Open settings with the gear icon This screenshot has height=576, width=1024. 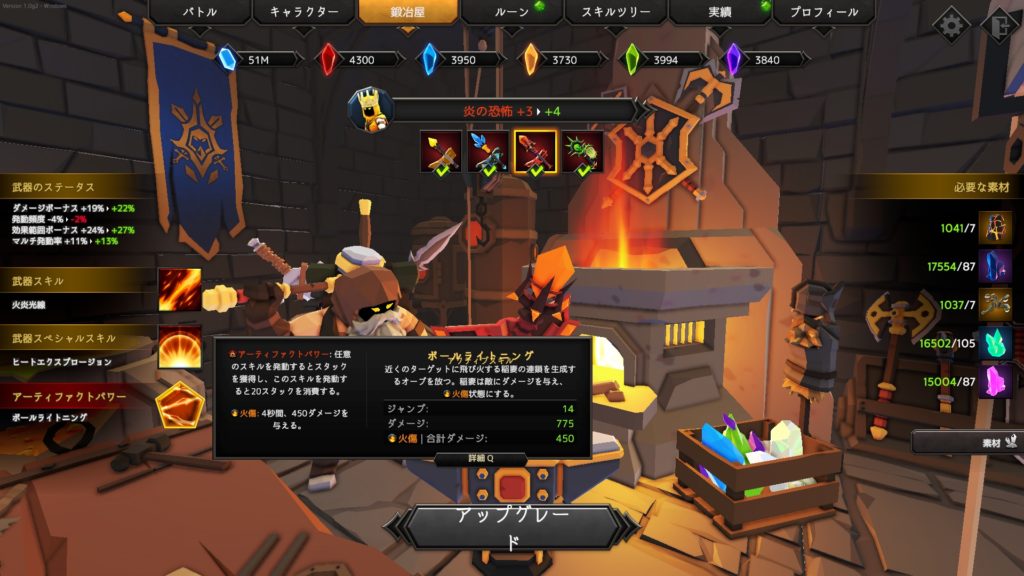tap(950, 23)
